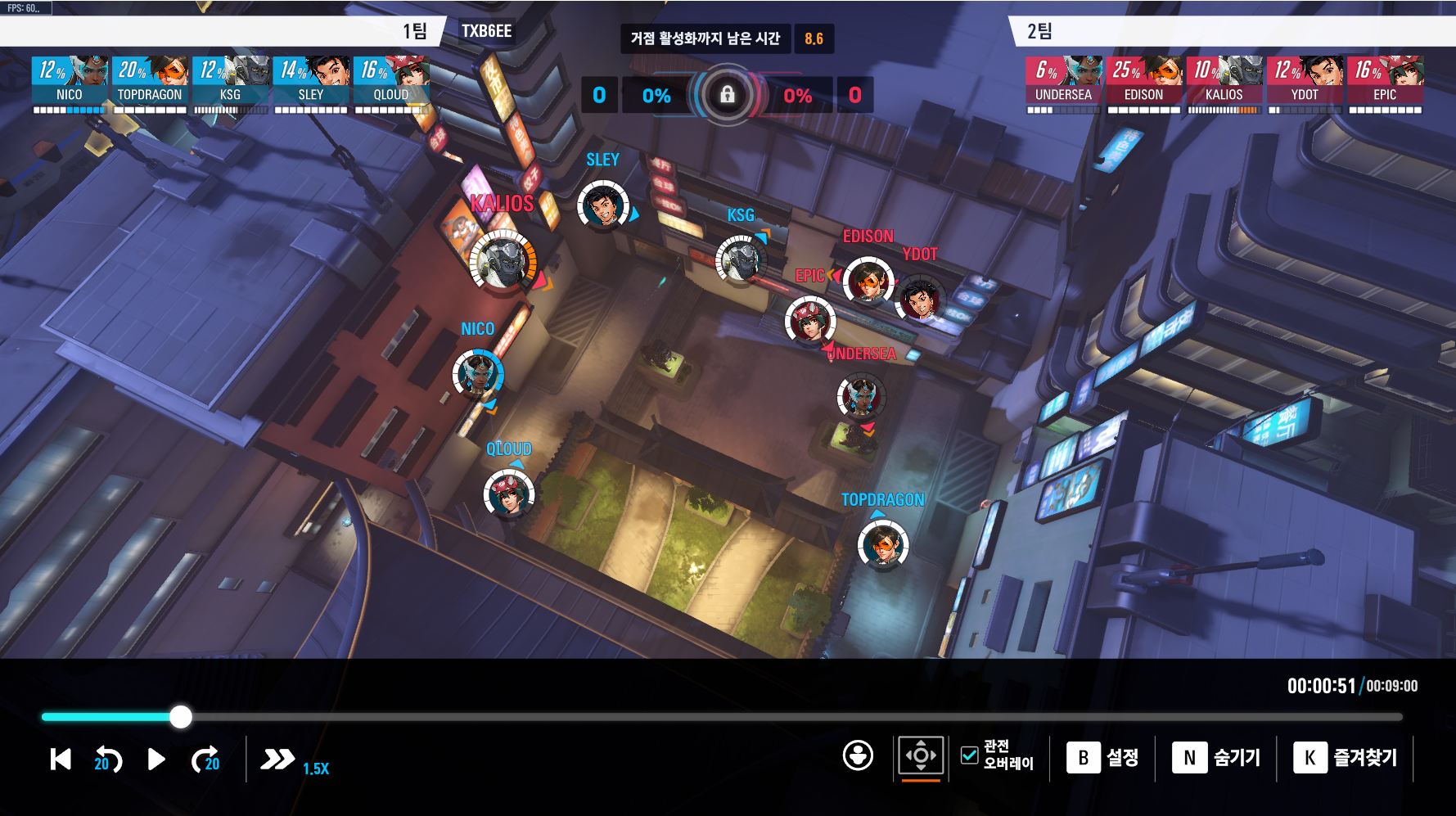Switch to the player view icon
1456x816 pixels.
click(x=858, y=755)
